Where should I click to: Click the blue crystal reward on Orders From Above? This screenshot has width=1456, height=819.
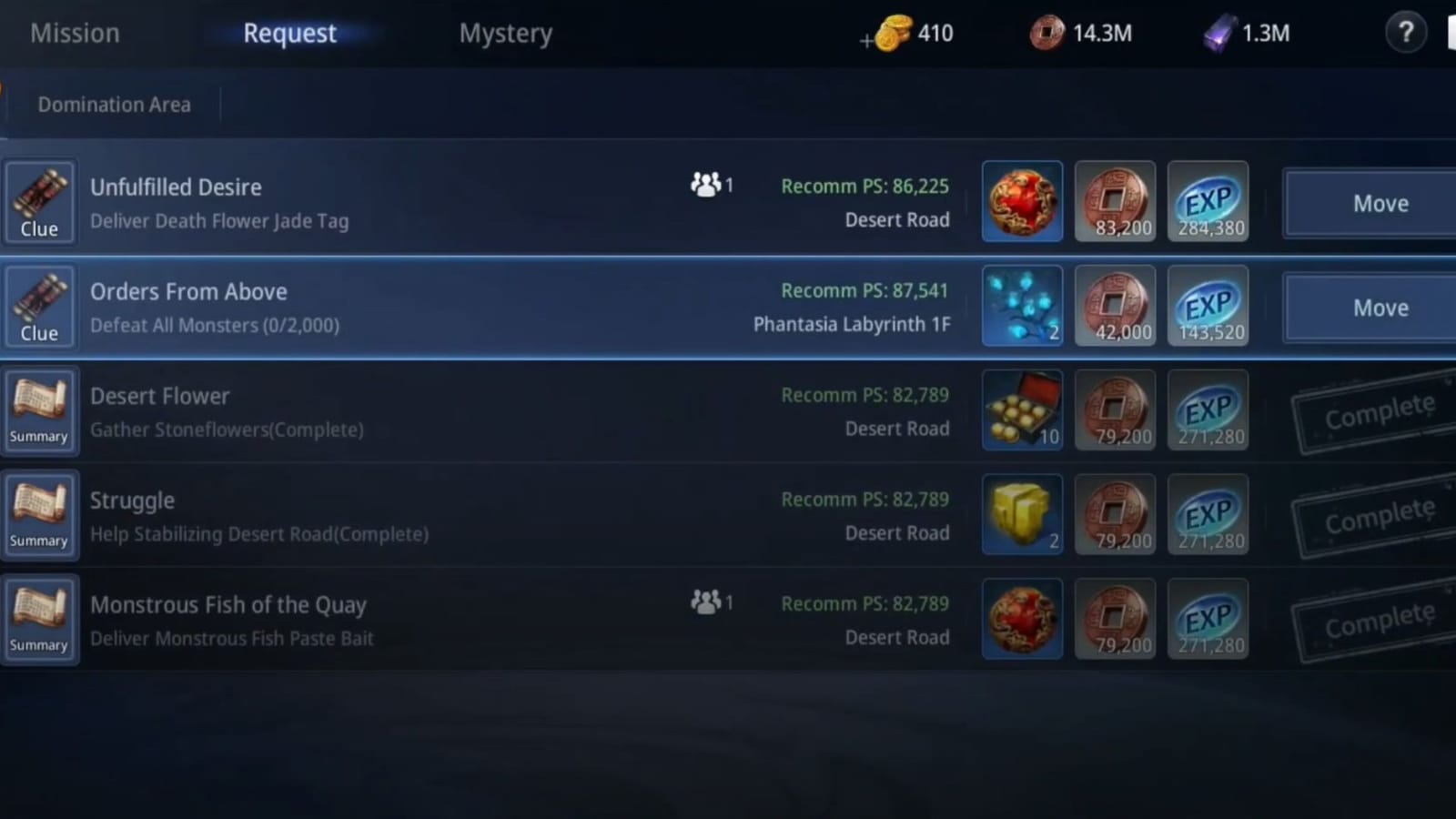point(1022,306)
